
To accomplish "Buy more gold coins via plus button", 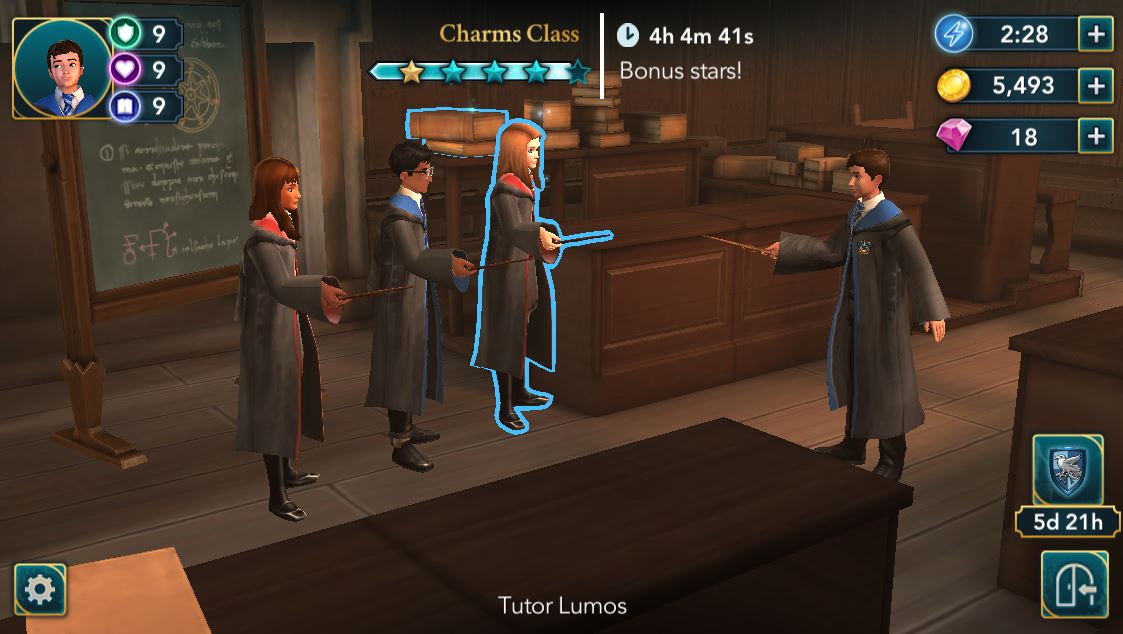I will [1096, 85].
